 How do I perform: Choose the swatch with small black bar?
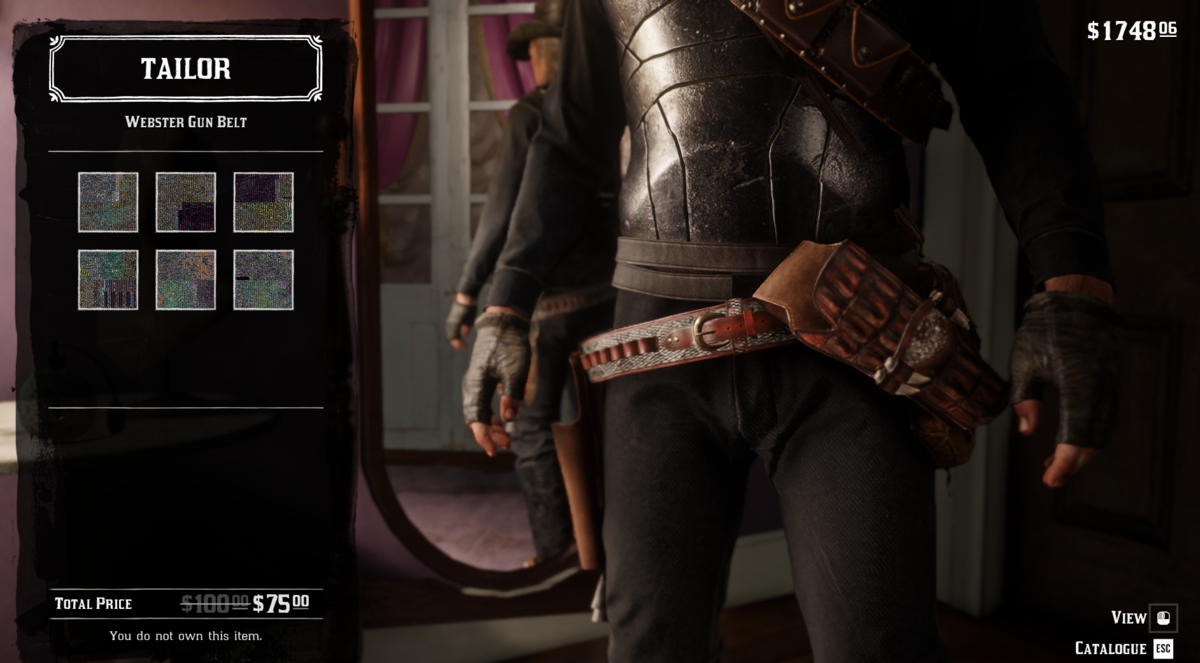pos(264,279)
